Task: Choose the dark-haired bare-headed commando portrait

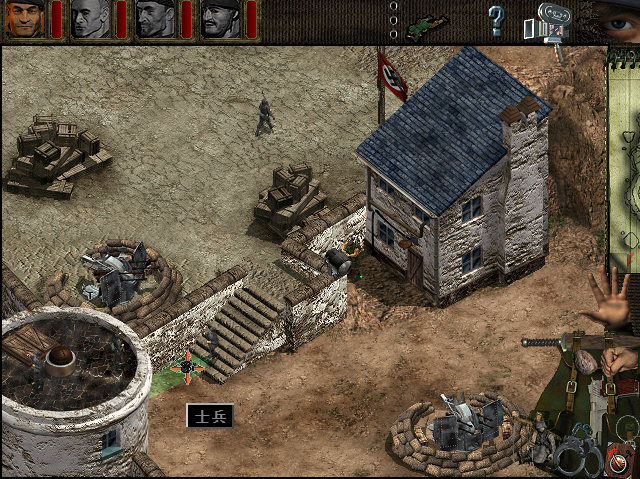Action: [x=155, y=19]
